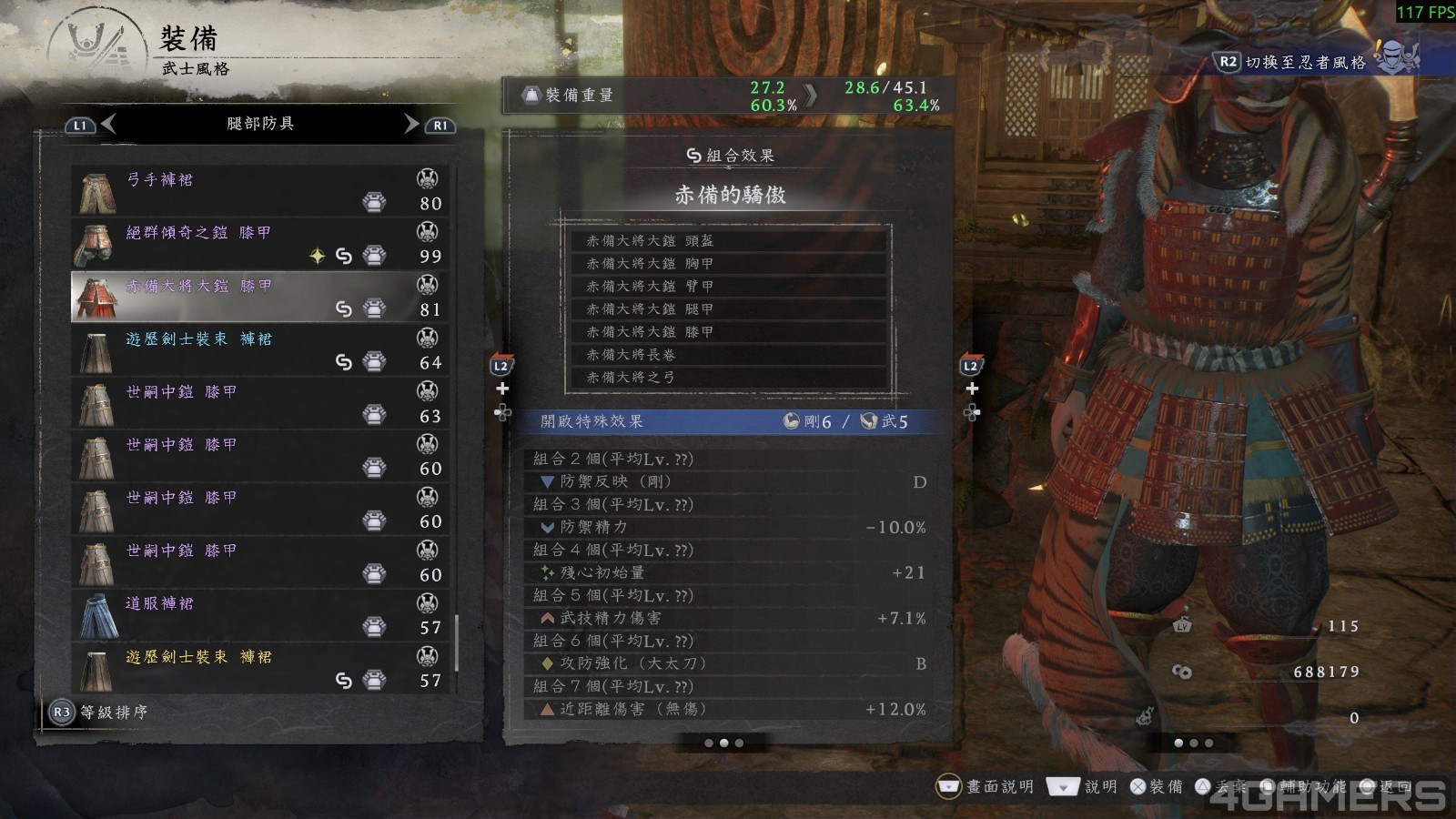
Task: Click the 剛 style icon in 開啟特殊效果 bar
Action: [x=791, y=421]
